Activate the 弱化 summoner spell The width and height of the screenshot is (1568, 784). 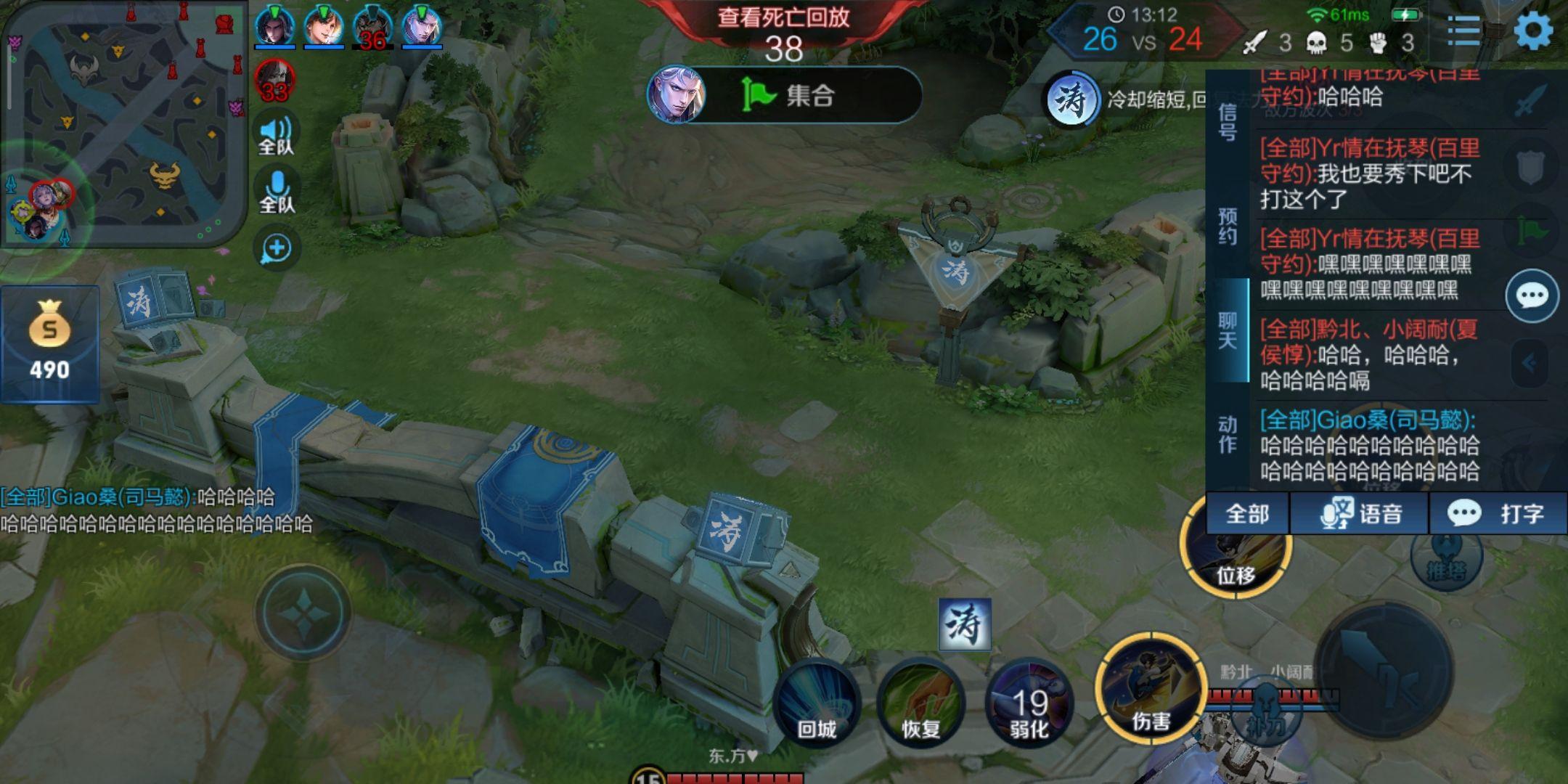(x=1029, y=703)
